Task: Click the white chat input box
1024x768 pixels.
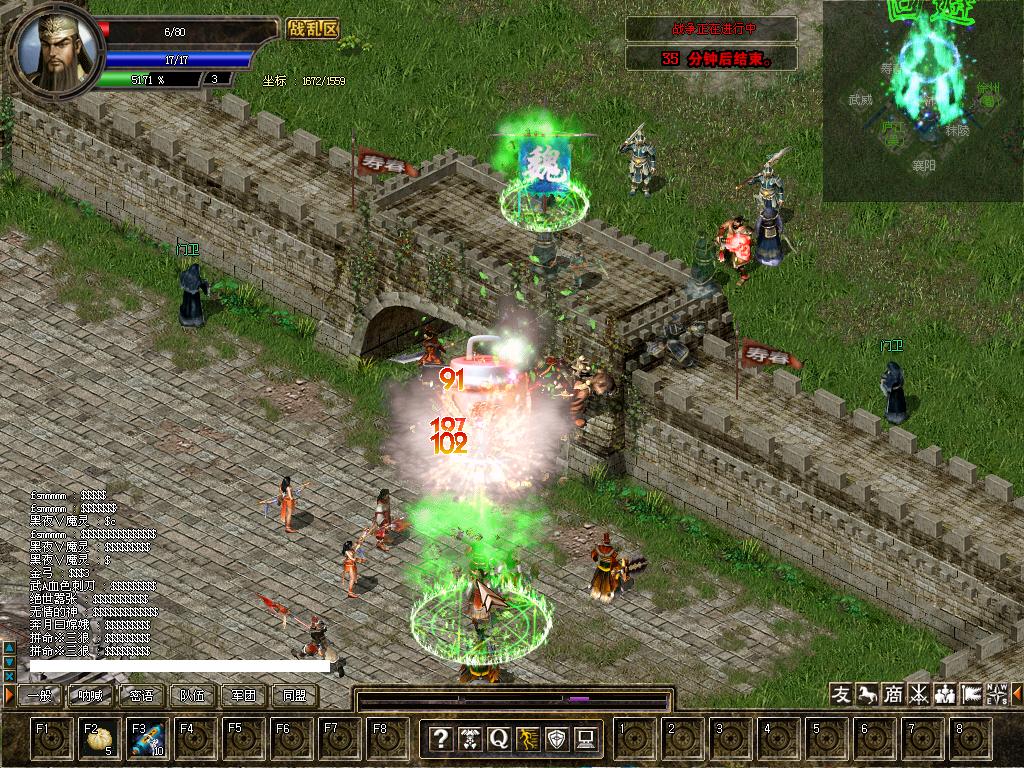Action: 180,666
